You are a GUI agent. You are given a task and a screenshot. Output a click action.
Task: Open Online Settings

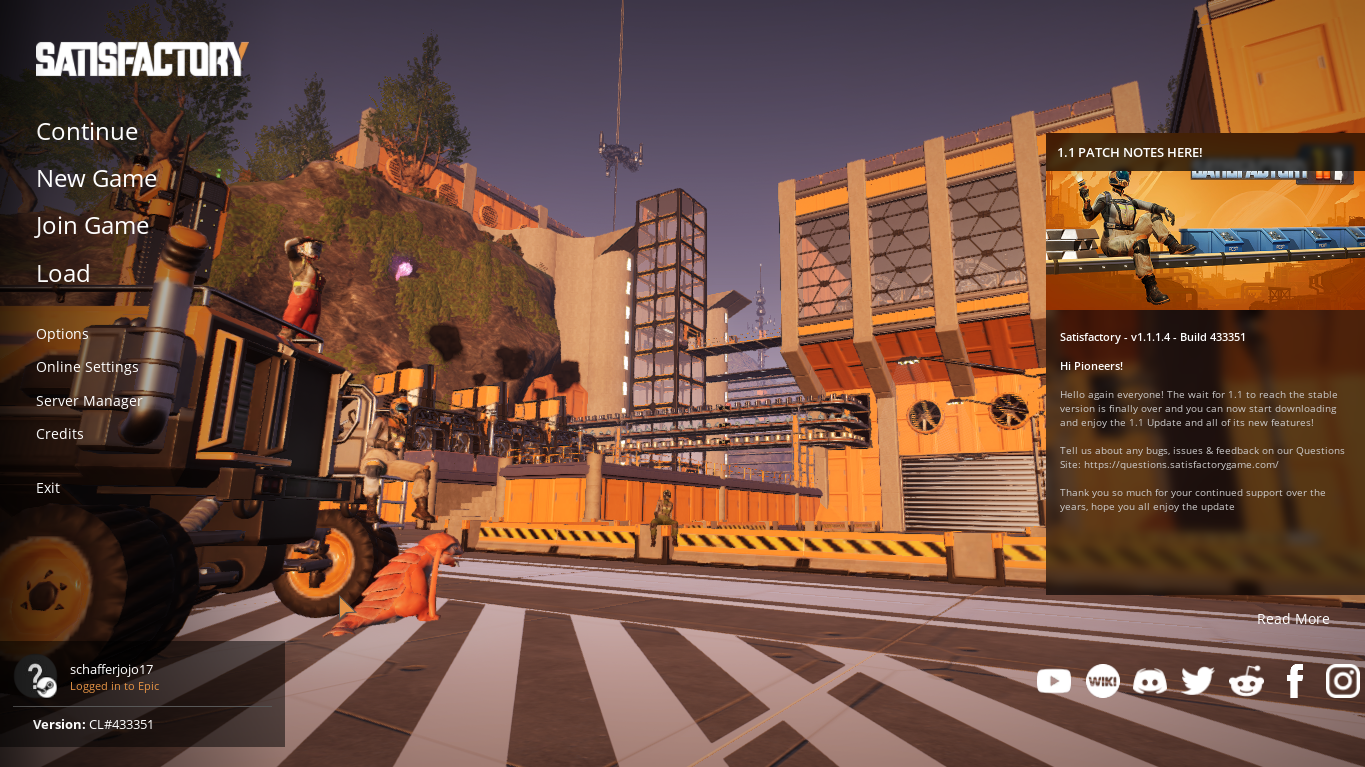87,367
